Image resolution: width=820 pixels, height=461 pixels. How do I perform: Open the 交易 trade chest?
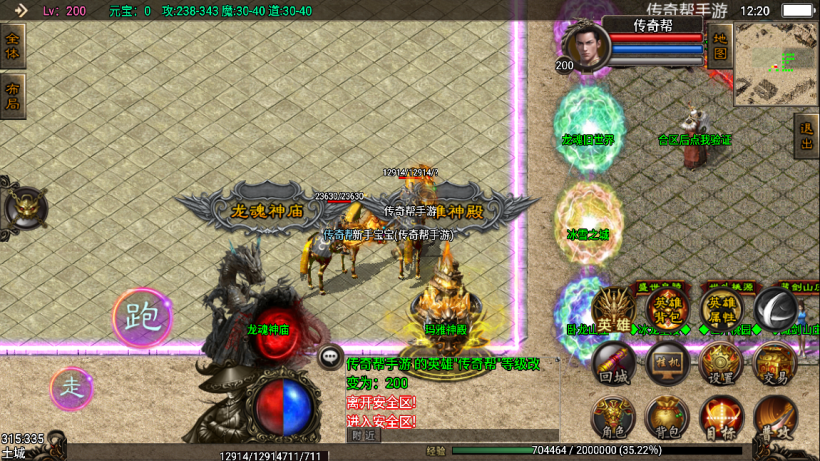point(774,364)
